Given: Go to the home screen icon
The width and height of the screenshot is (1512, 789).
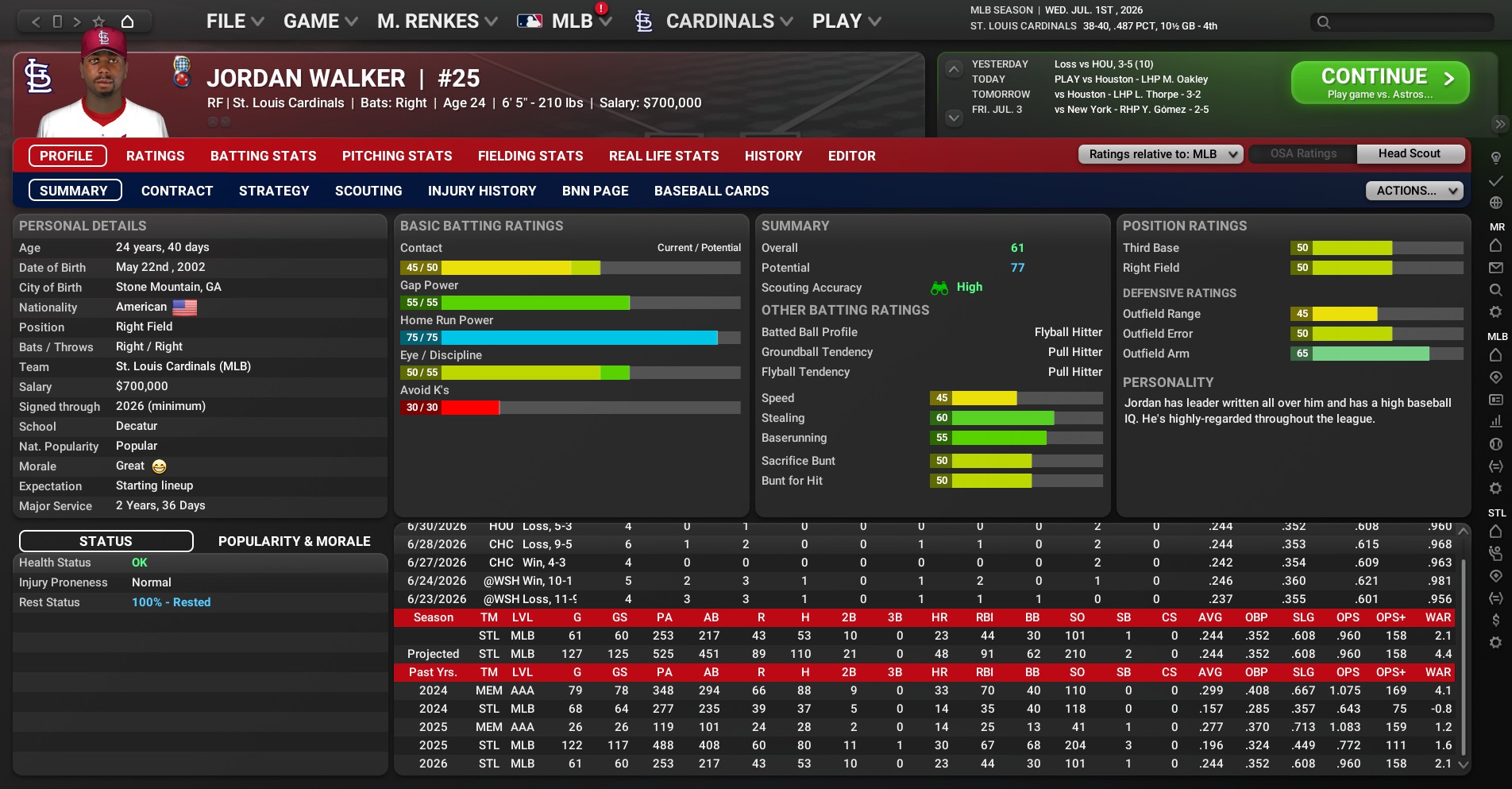Looking at the screenshot, I should coord(127,21).
